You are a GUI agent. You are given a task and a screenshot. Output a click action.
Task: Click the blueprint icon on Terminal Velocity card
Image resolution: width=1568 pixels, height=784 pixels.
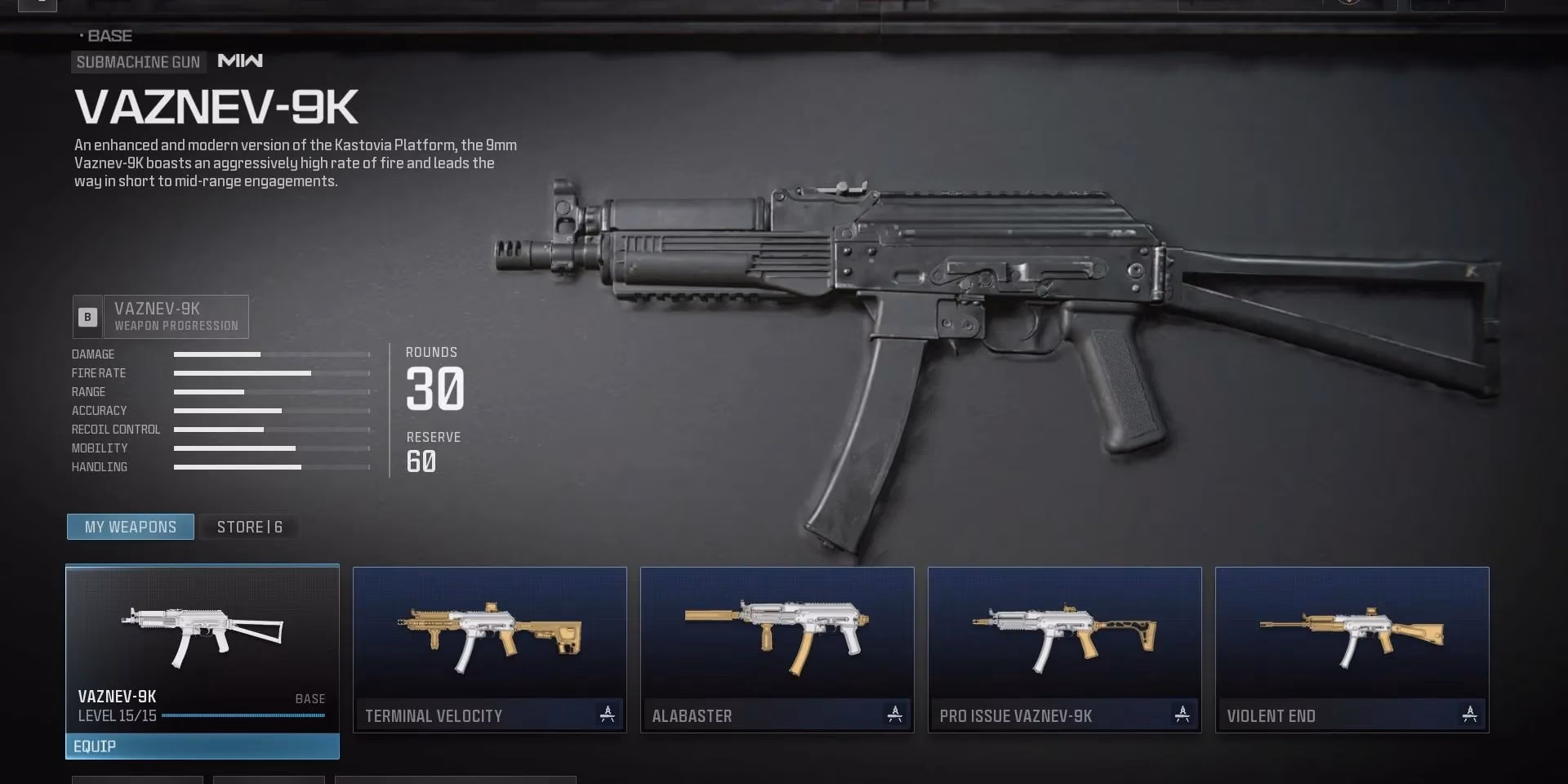point(606,715)
